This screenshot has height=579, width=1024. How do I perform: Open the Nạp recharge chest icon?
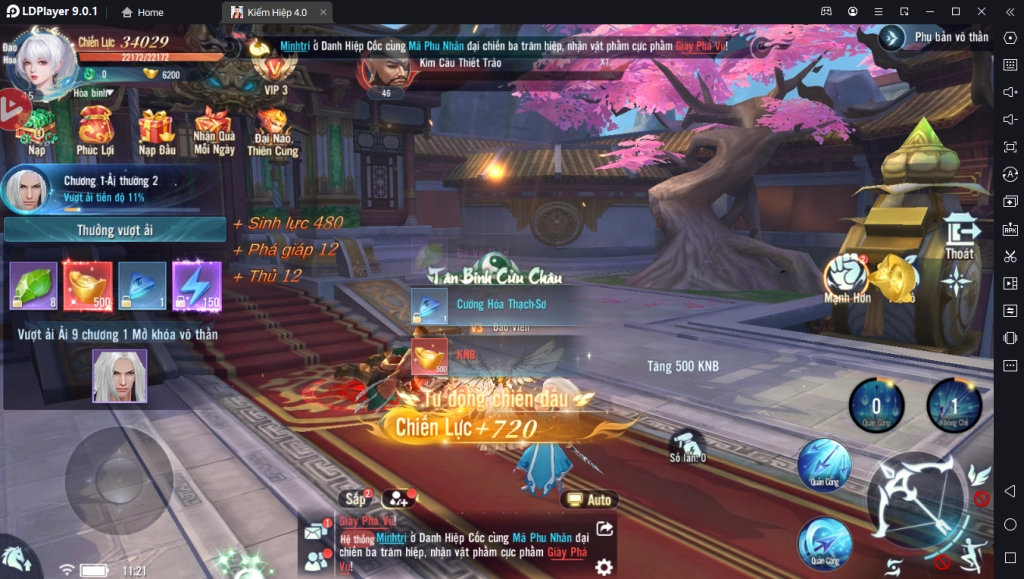[38, 127]
